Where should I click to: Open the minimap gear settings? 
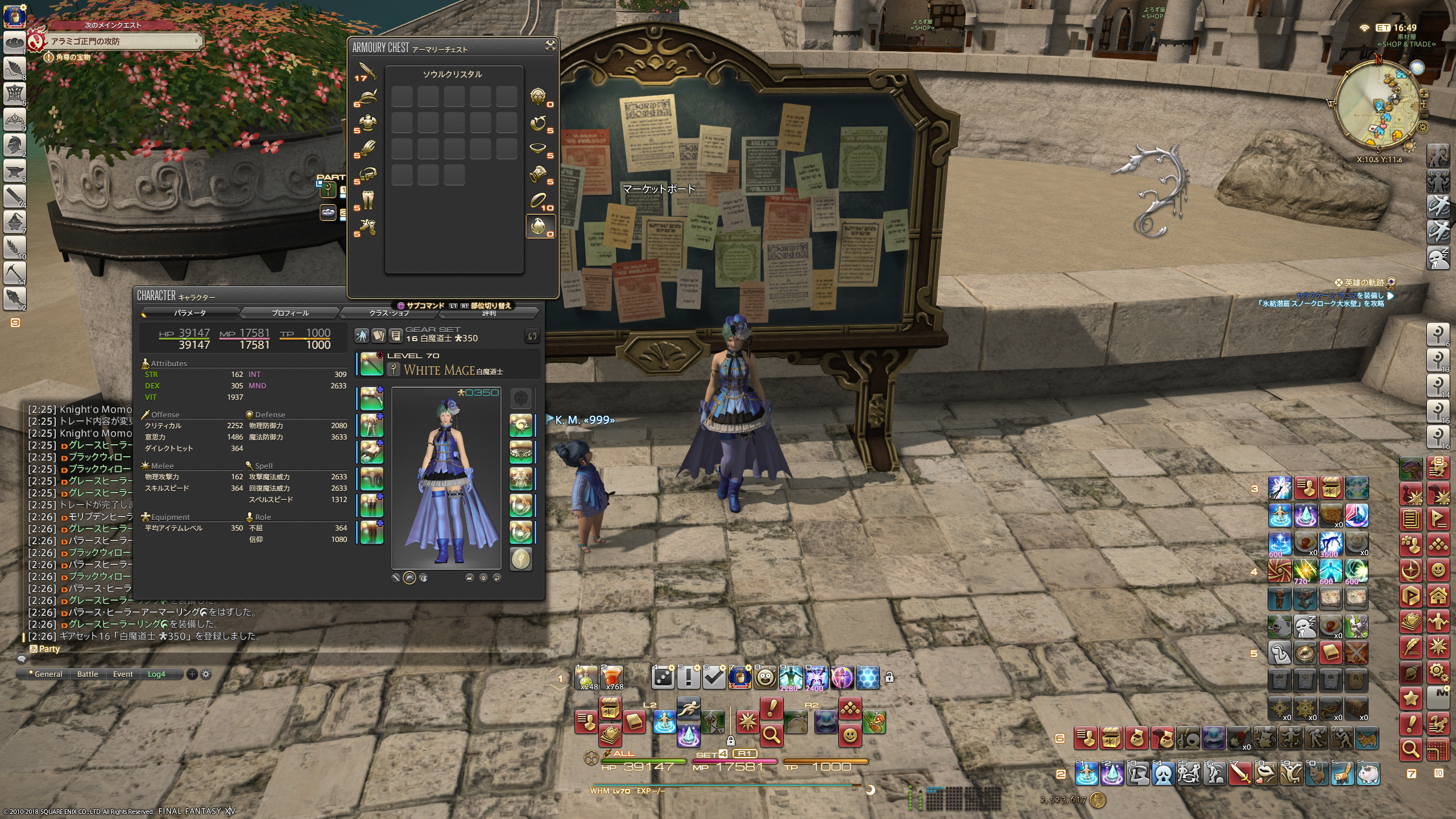tap(1422, 126)
